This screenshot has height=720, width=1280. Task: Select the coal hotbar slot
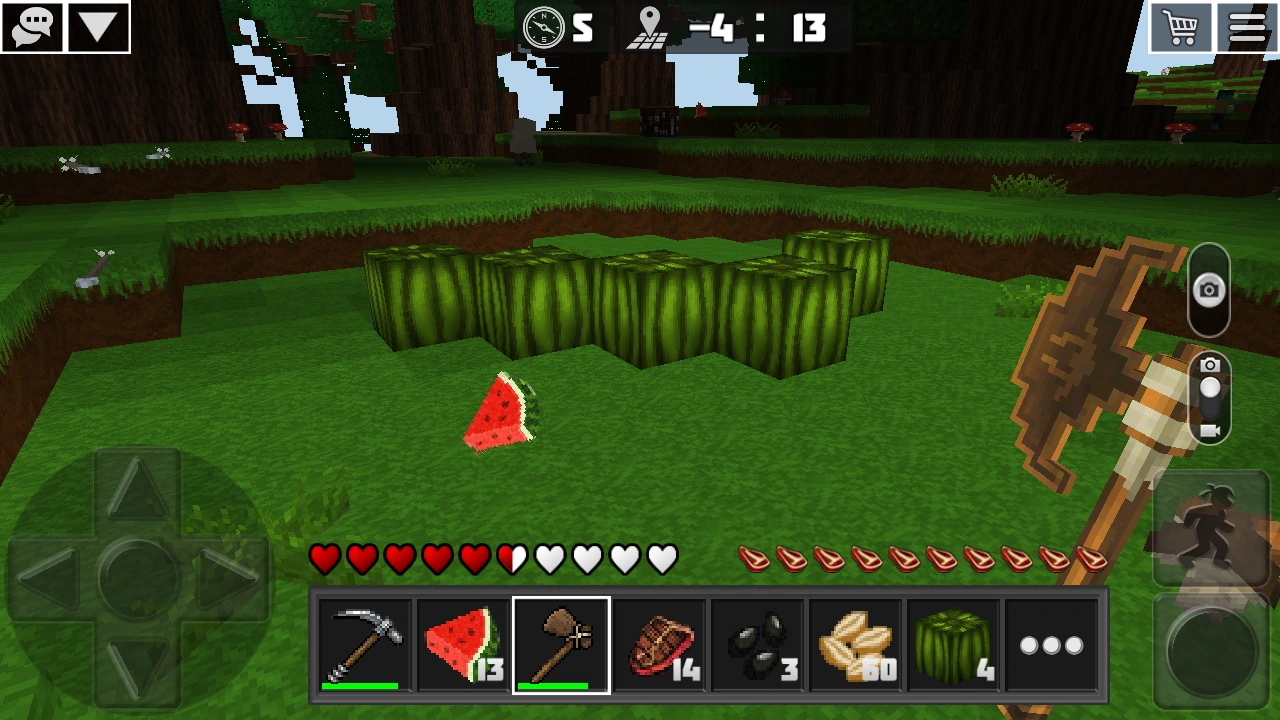[758, 643]
